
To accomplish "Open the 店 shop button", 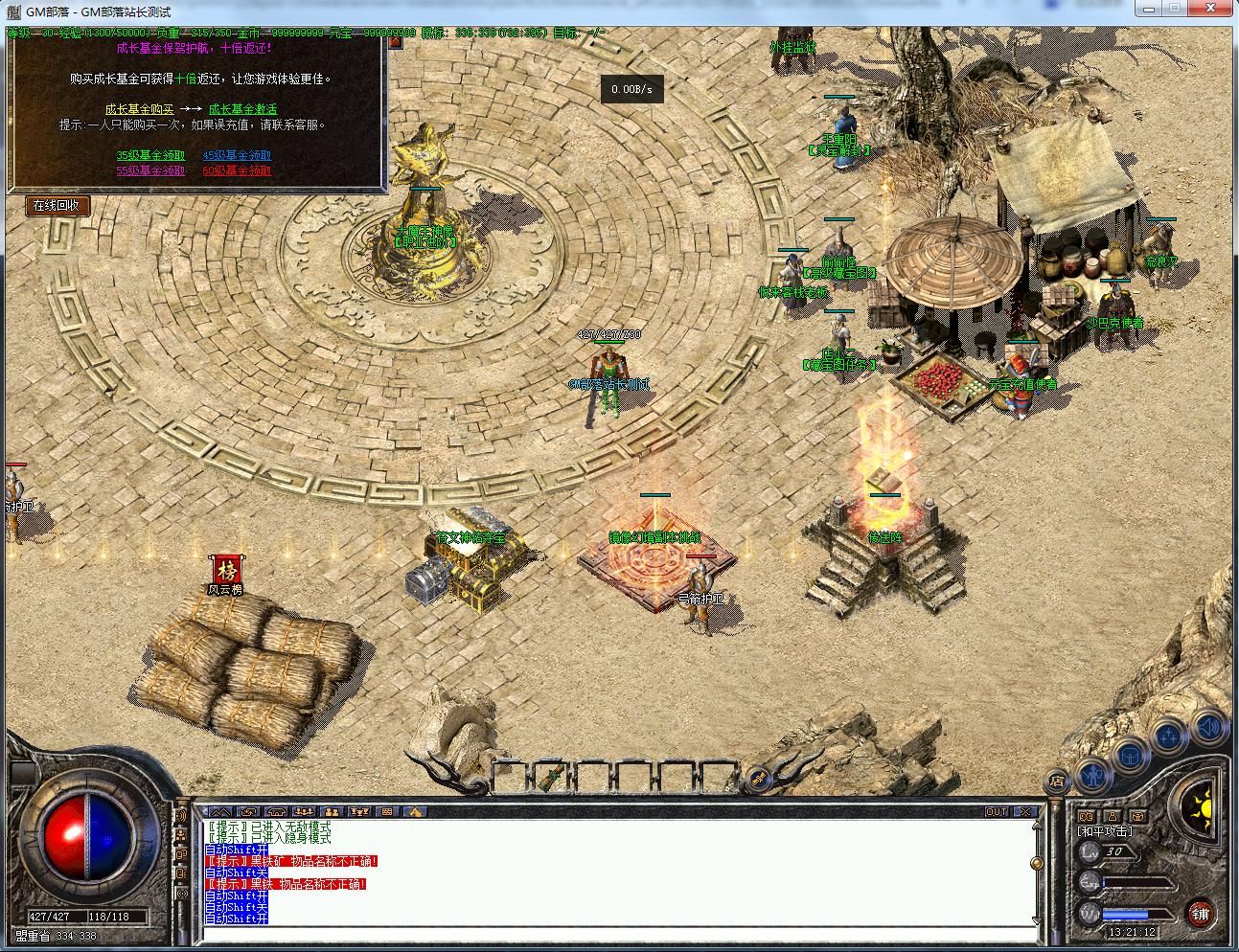I will point(1056,781).
